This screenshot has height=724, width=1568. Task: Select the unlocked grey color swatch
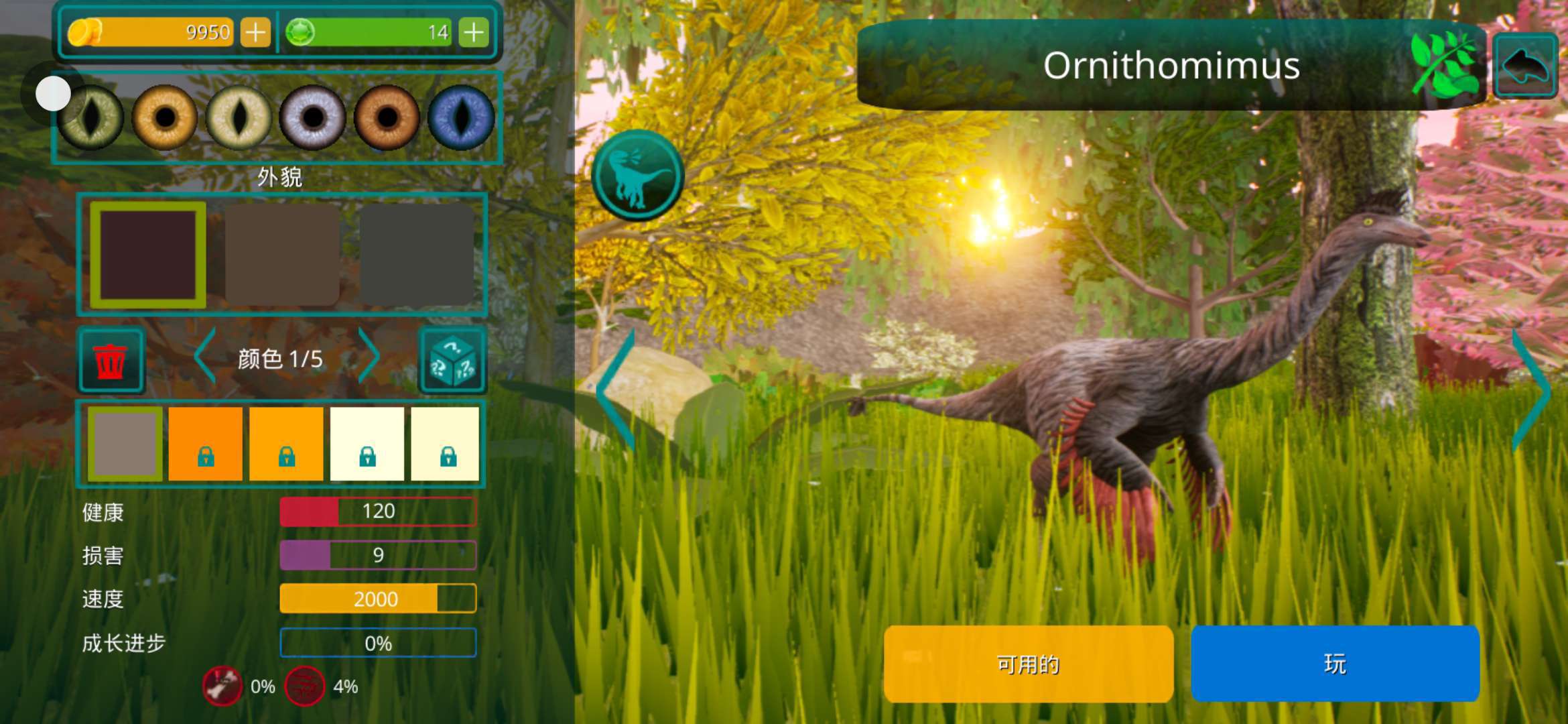[x=125, y=444]
